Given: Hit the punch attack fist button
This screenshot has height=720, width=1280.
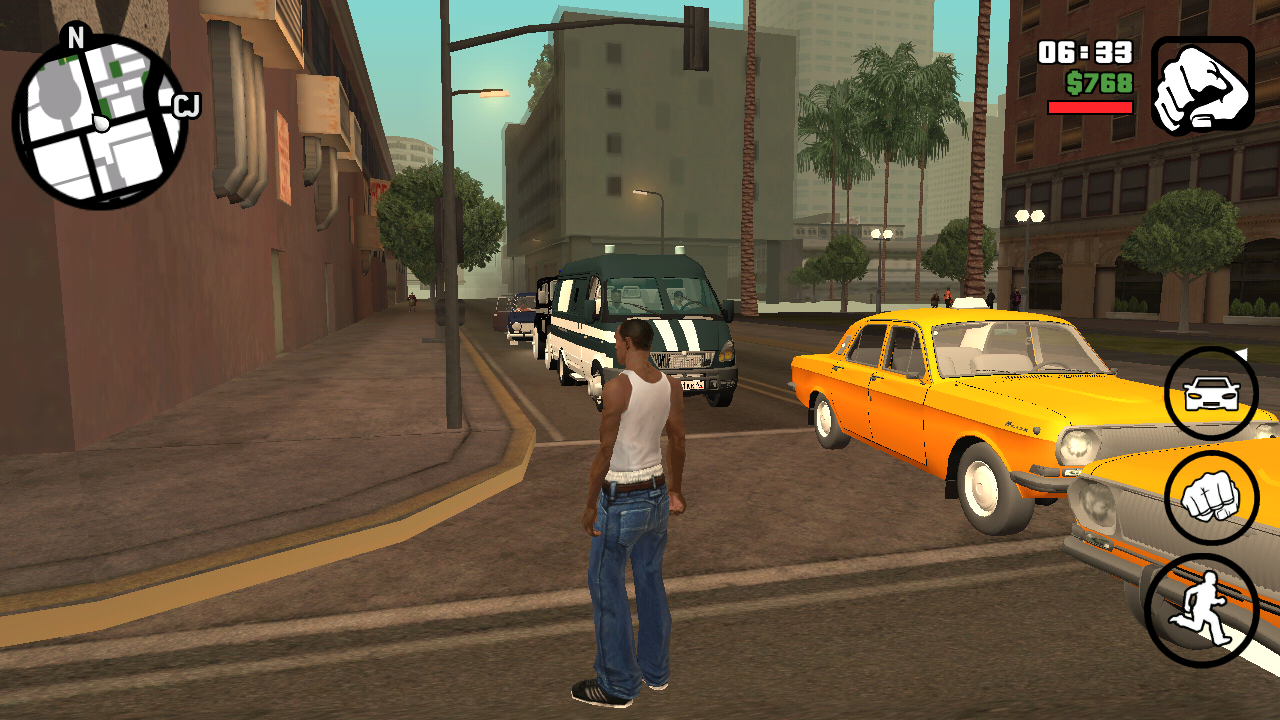Looking at the screenshot, I should [x=1211, y=497].
